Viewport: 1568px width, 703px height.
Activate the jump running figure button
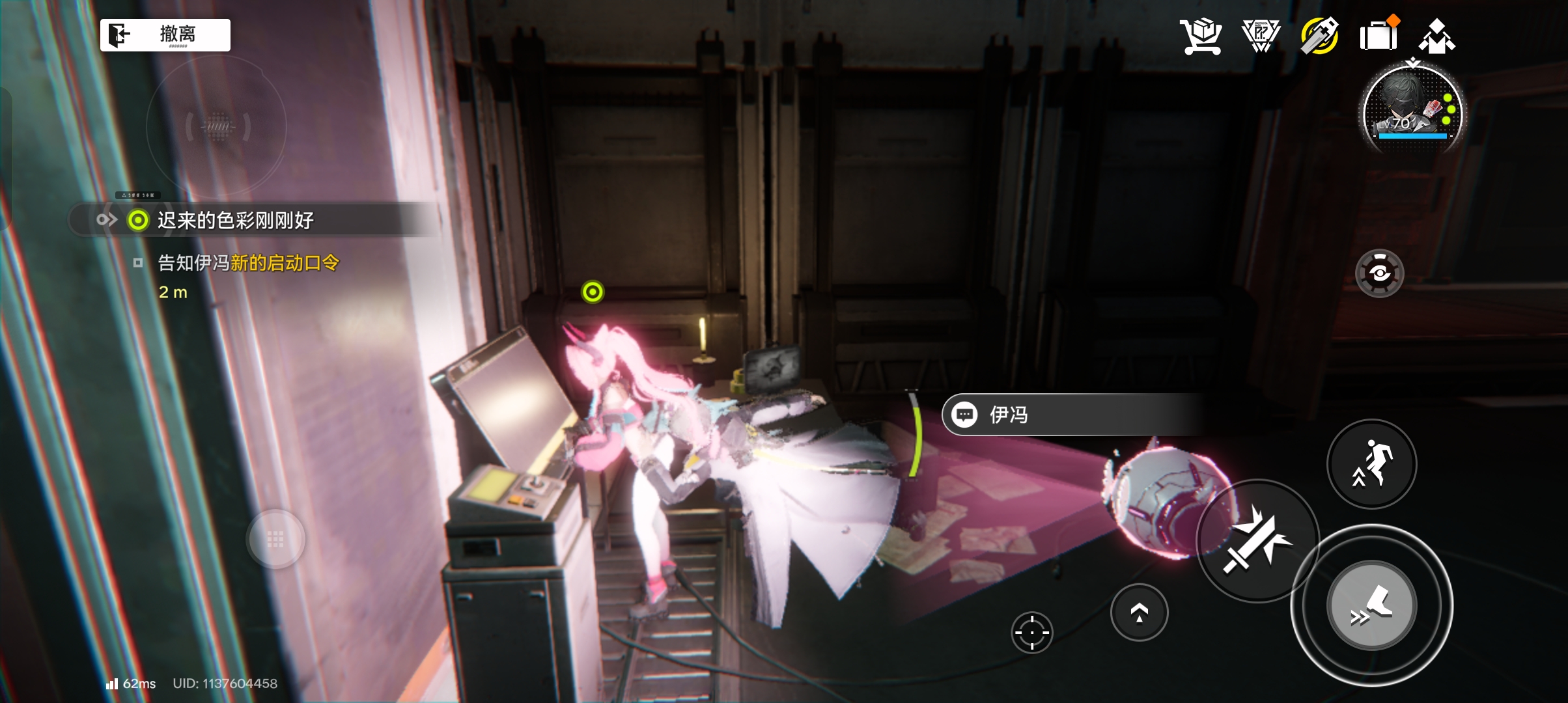1371,463
